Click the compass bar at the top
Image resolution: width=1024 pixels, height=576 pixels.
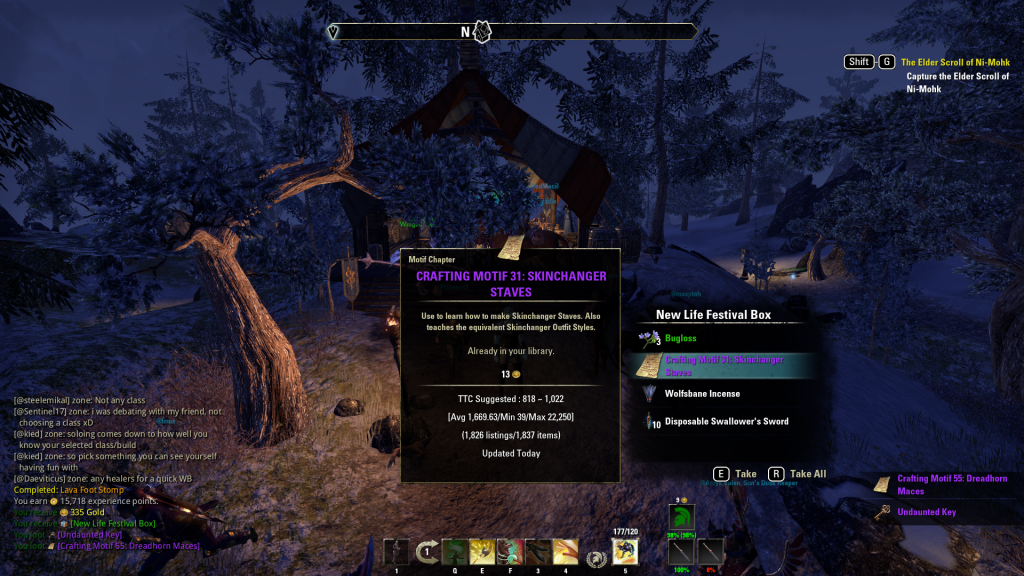coord(512,32)
